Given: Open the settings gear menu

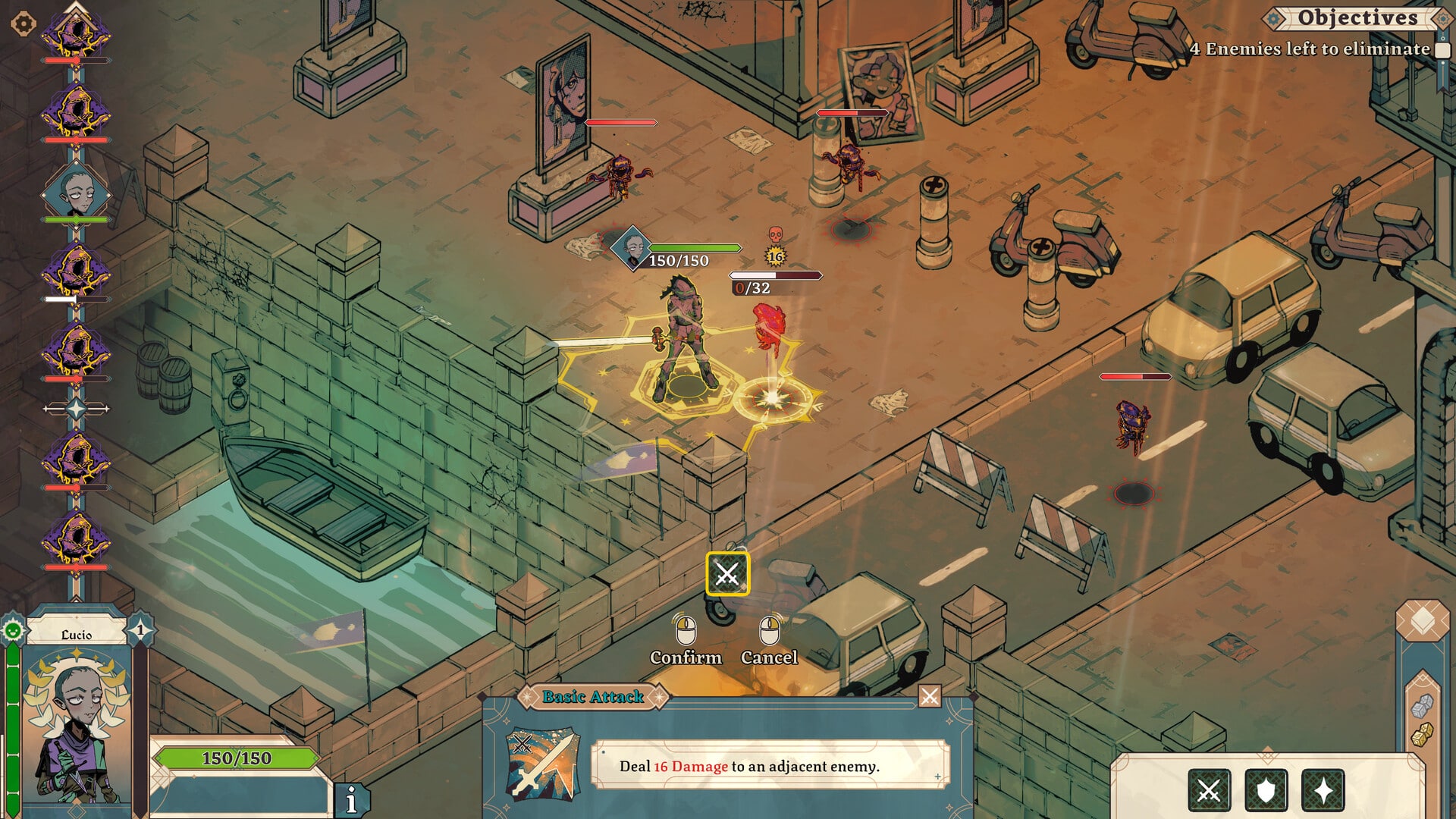Looking at the screenshot, I should click(x=24, y=24).
